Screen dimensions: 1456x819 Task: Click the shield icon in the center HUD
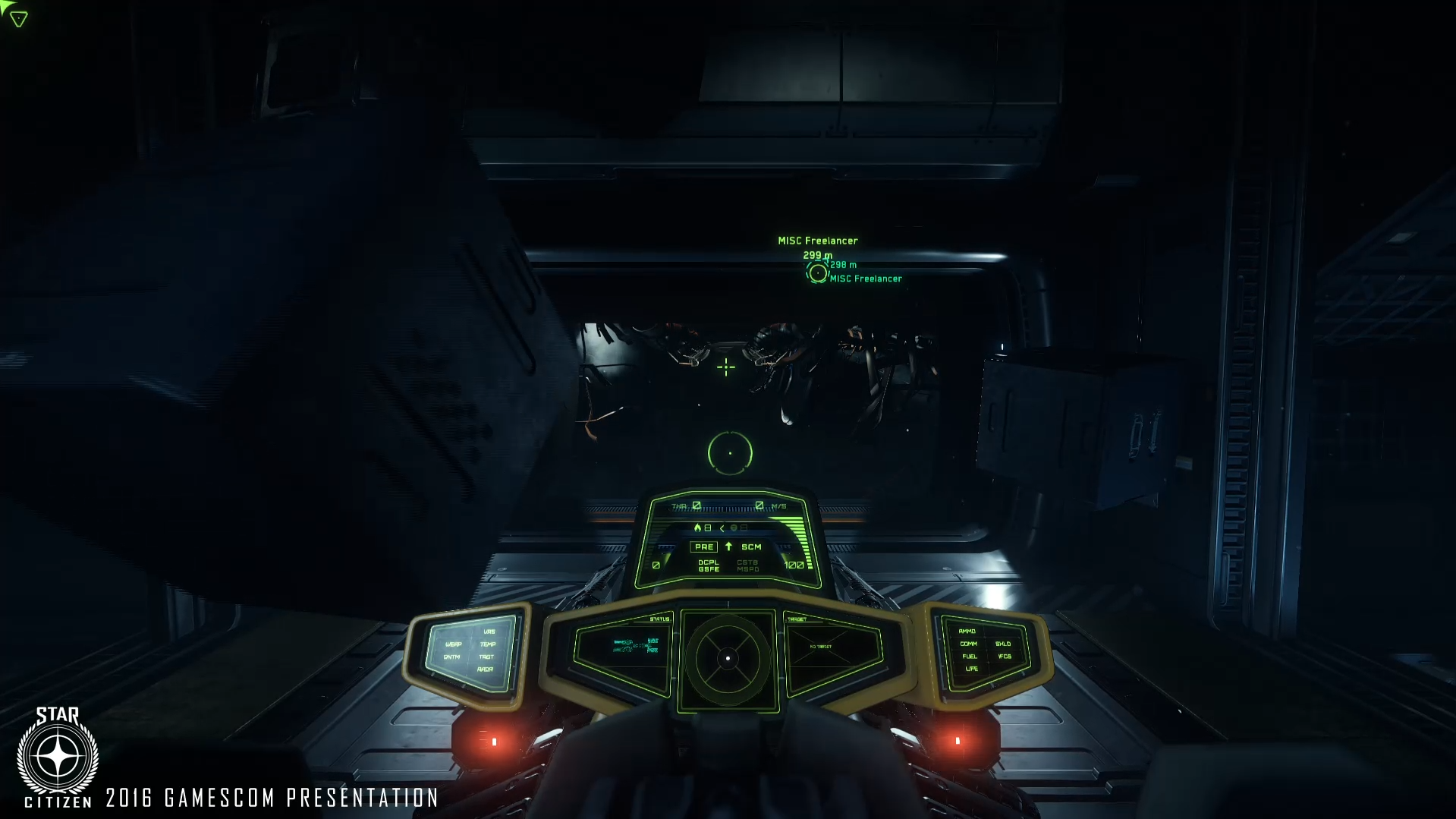point(734,529)
